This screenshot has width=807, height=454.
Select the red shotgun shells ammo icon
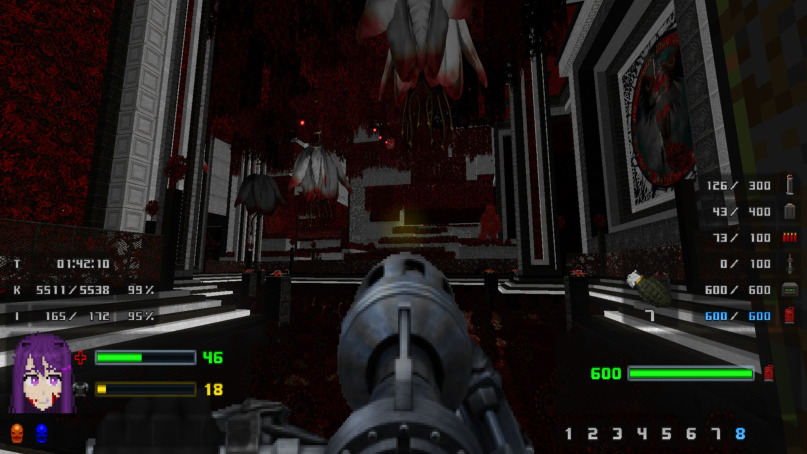(x=789, y=237)
